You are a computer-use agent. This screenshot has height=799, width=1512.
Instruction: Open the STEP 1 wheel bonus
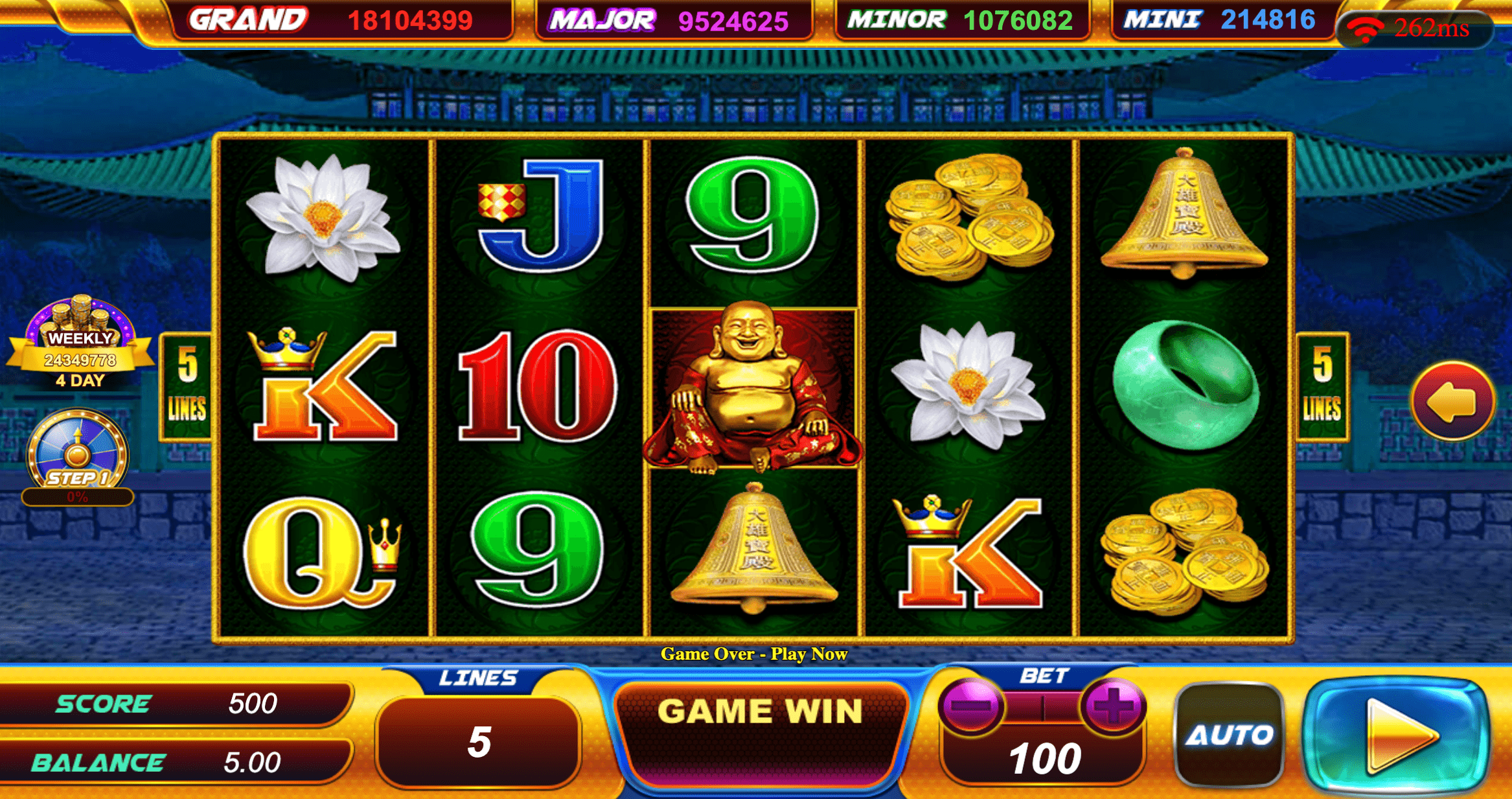click(x=78, y=454)
